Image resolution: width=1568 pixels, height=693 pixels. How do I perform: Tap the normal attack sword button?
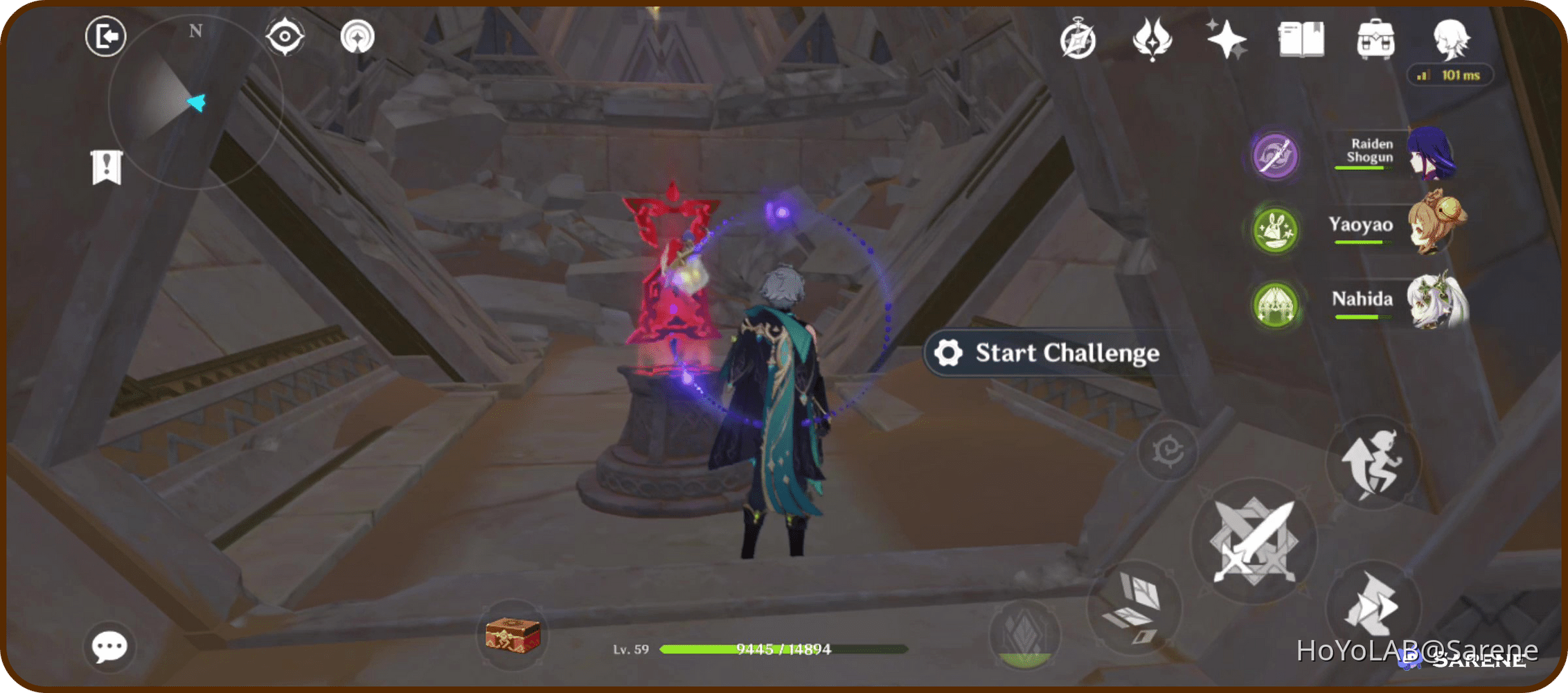(x=1255, y=542)
